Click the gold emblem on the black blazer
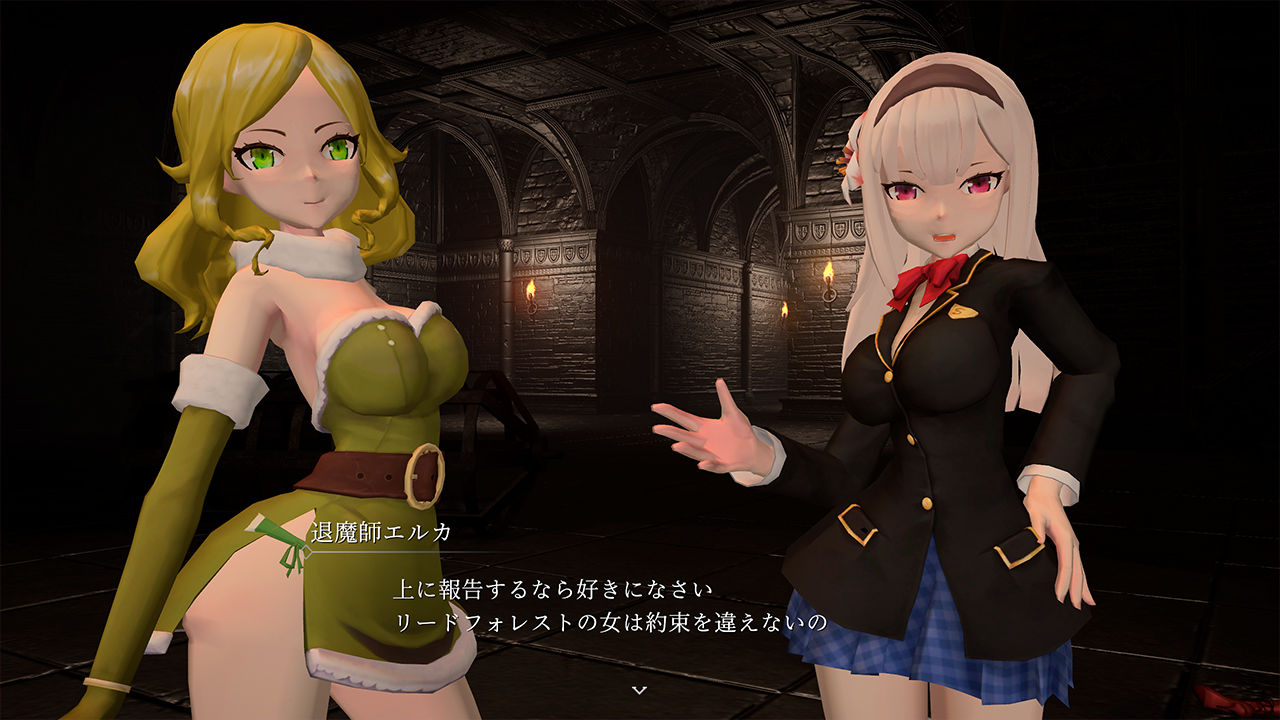This screenshot has width=1280, height=720. click(964, 311)
